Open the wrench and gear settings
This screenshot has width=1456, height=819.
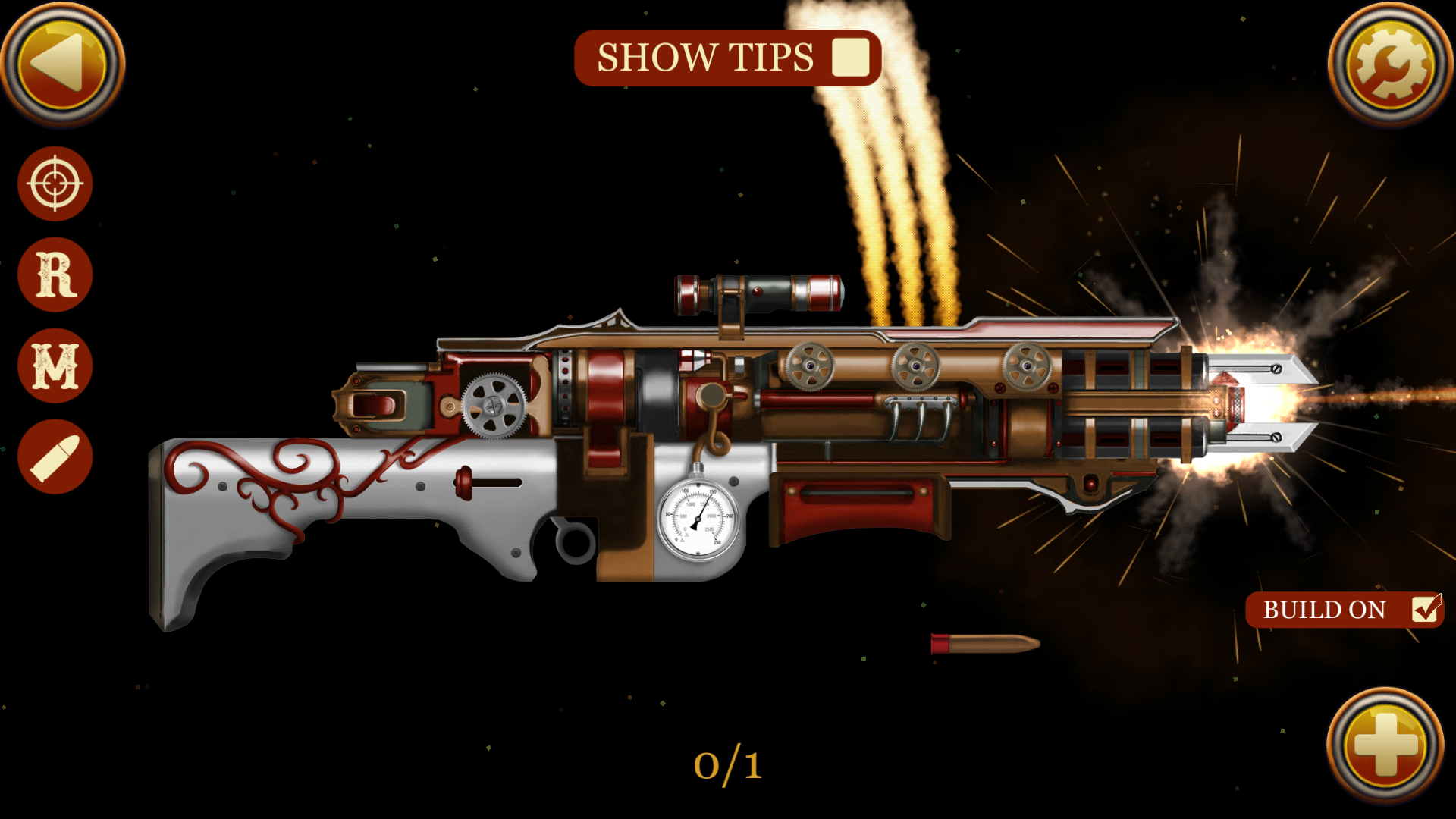1390,64
